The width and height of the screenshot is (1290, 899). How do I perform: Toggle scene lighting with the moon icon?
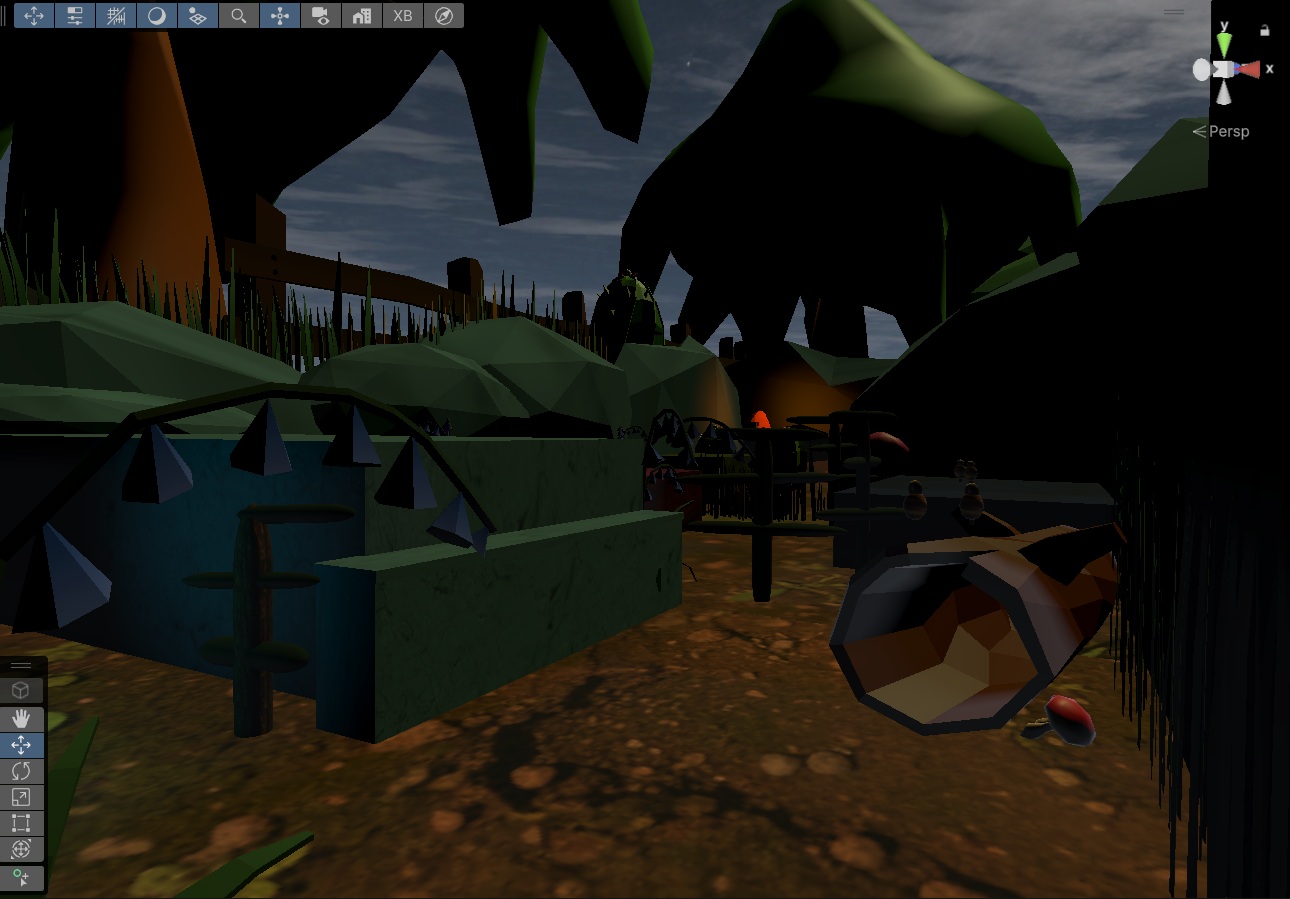click(x=157, y=15)
